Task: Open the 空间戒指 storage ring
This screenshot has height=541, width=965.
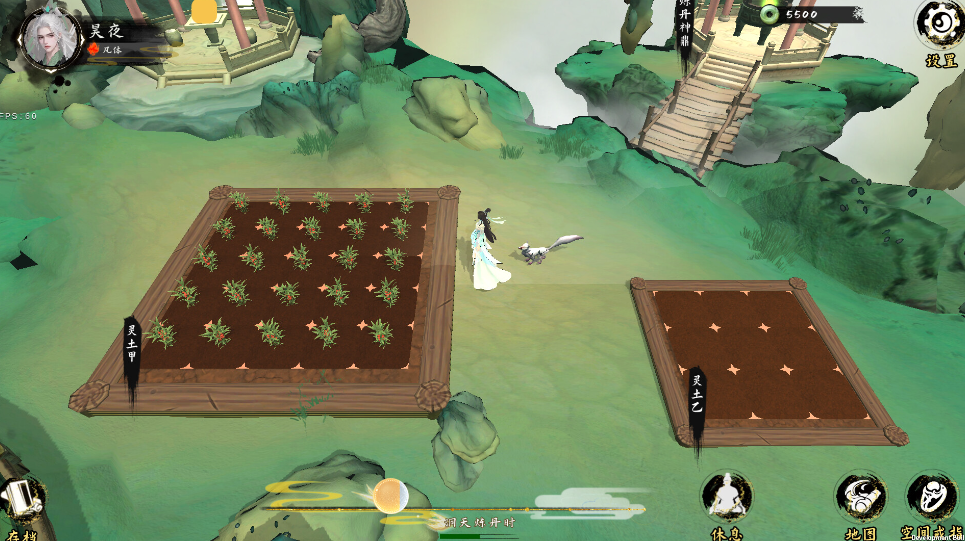Action: [932, 497]
